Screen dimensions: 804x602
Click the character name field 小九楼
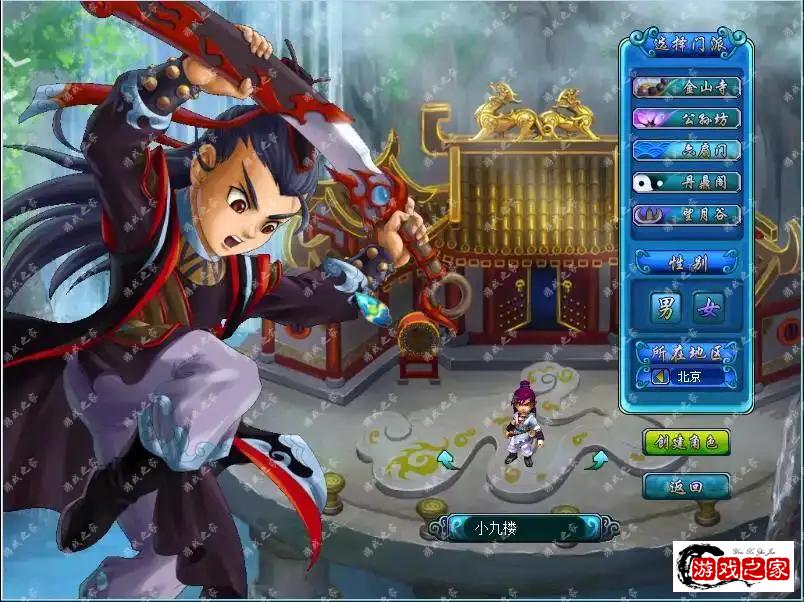click(516, 527)
